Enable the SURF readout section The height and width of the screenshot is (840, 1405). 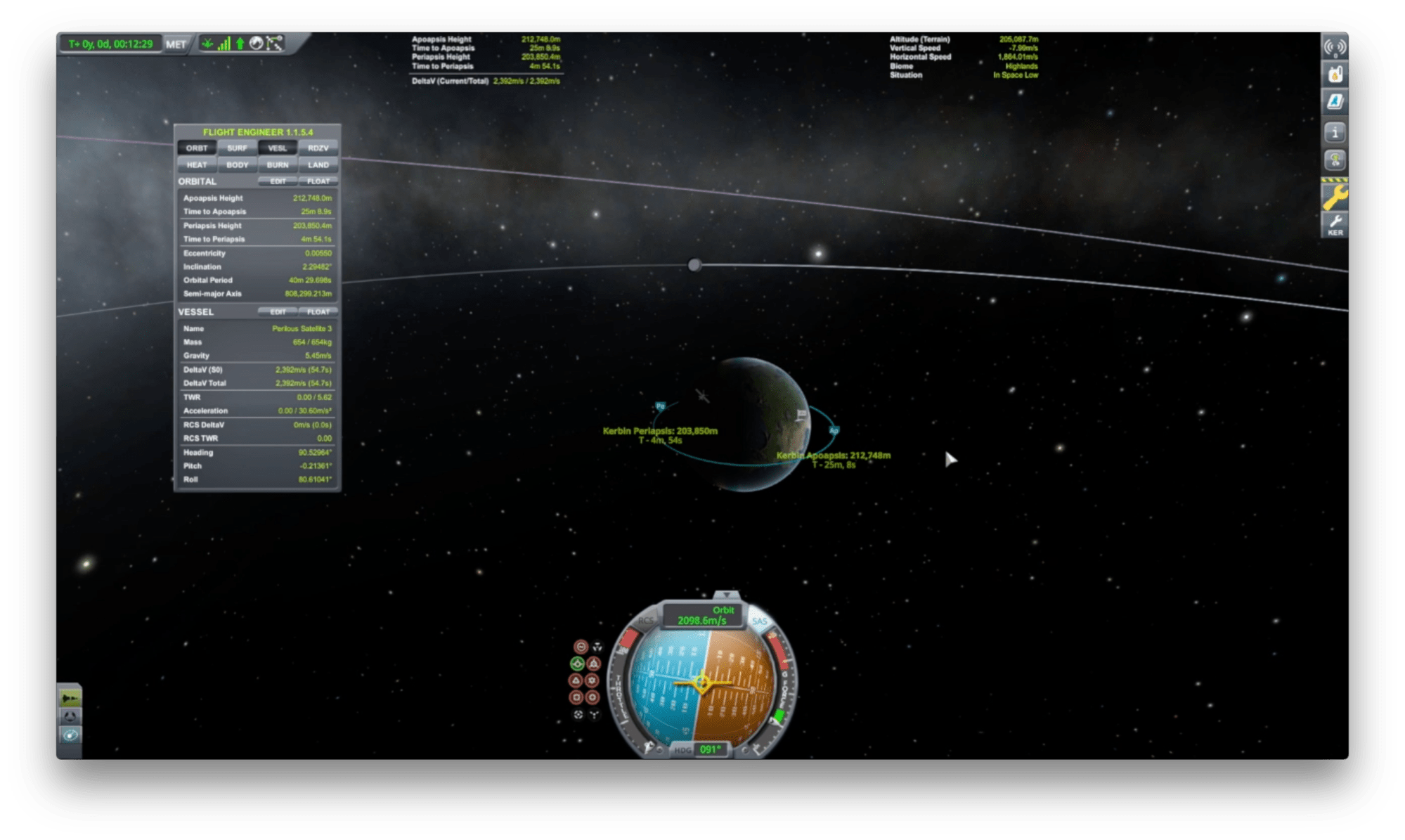[237, 148]
